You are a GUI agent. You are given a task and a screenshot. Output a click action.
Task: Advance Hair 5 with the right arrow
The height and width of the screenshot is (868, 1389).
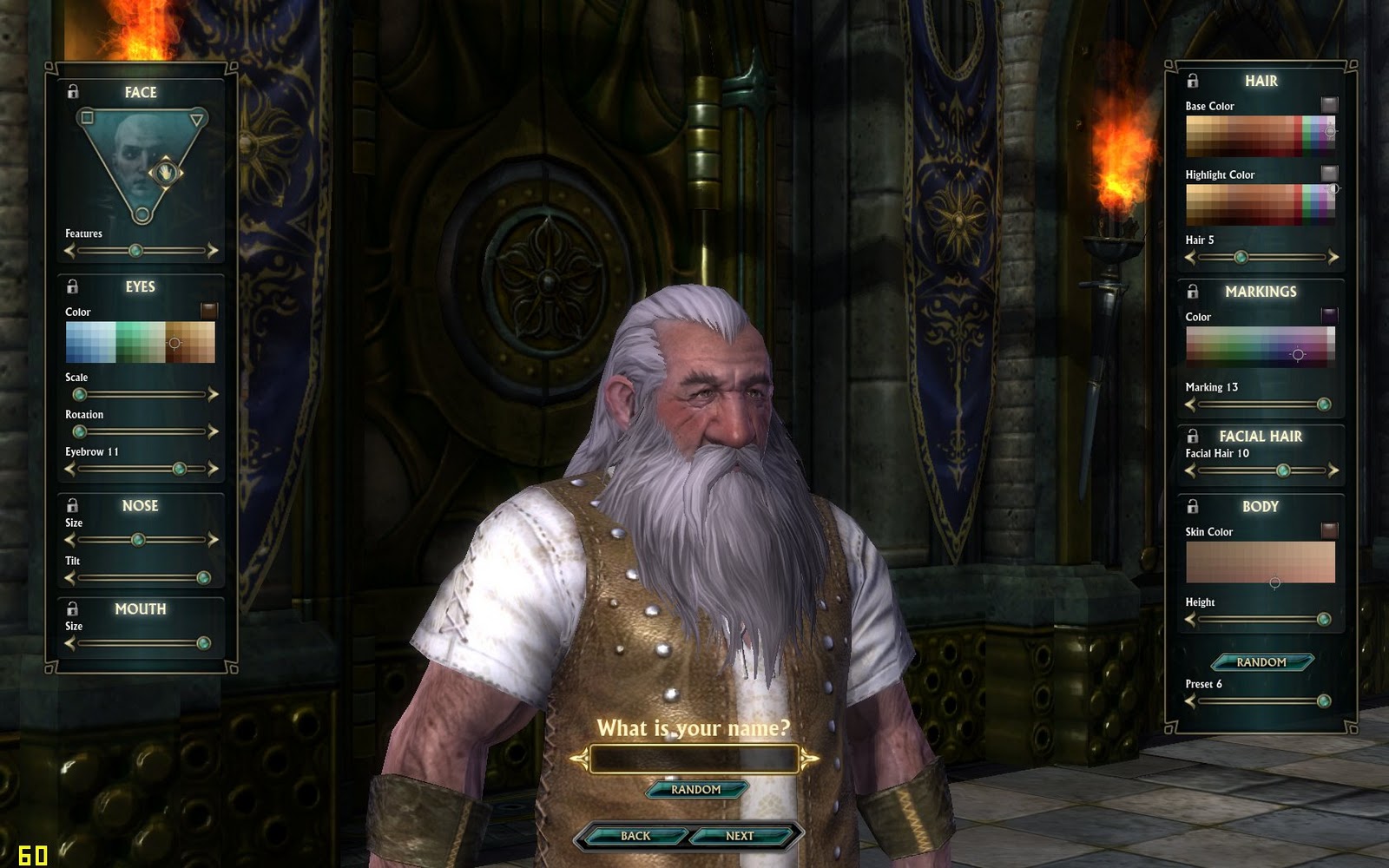1334,256
